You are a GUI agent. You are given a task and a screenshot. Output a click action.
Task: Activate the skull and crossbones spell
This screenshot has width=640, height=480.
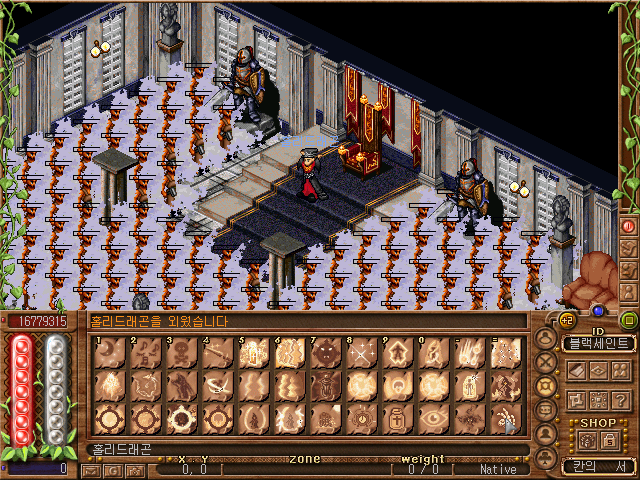click(180, 352)
